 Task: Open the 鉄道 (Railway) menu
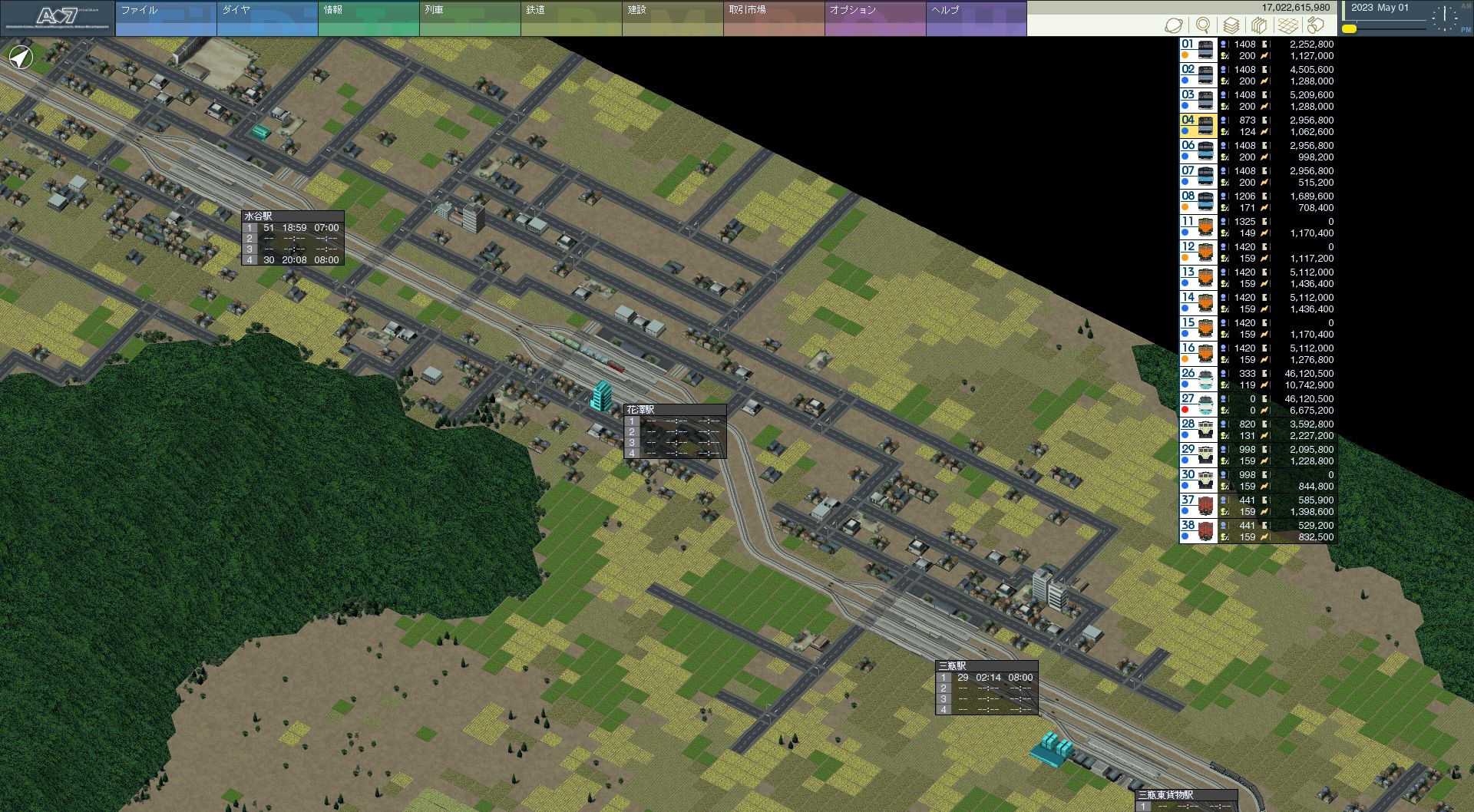pos(570,18)
